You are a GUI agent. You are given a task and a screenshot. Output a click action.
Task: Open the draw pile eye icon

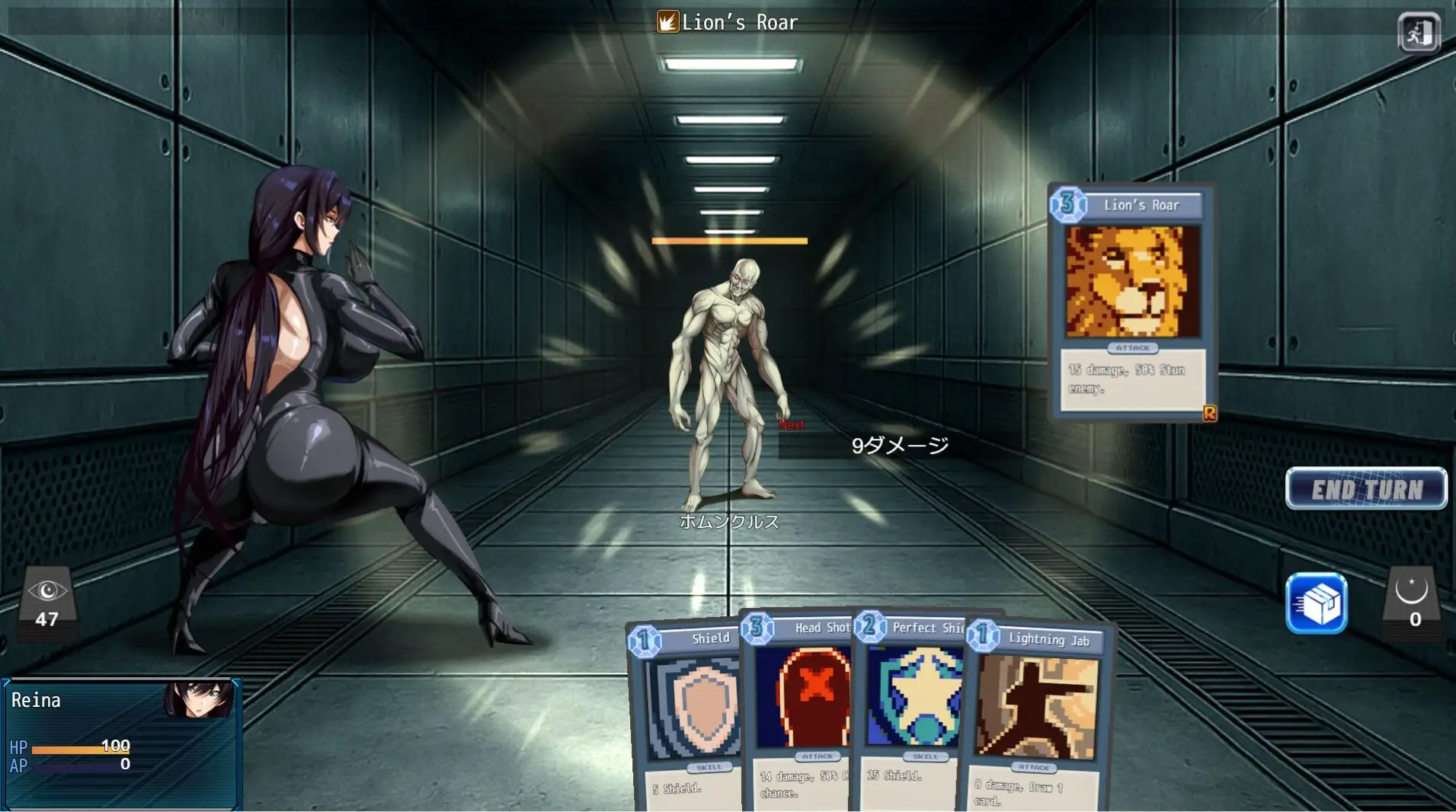(x=47, y=601)
